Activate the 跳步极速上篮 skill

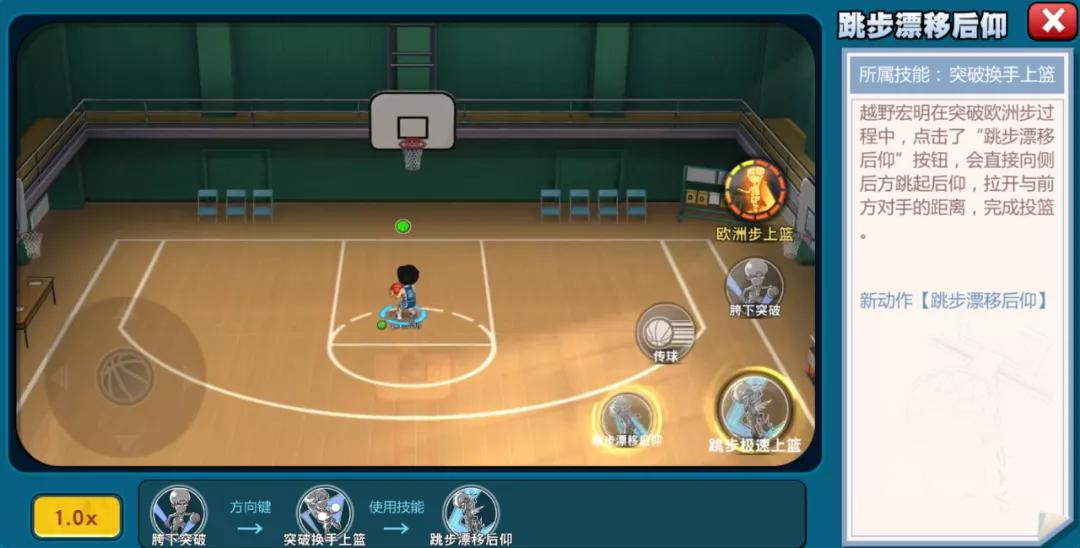[754, 410]
